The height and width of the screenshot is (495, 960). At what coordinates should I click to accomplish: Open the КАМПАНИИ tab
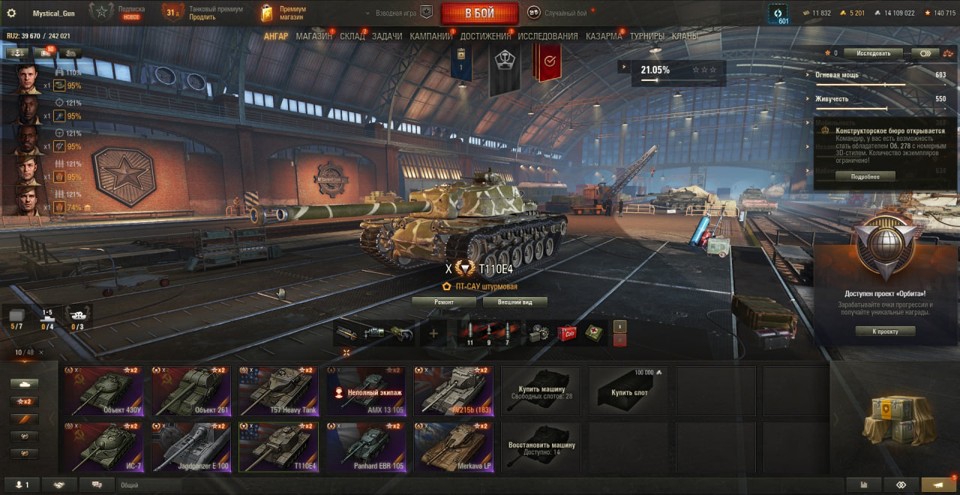point(431,36)
